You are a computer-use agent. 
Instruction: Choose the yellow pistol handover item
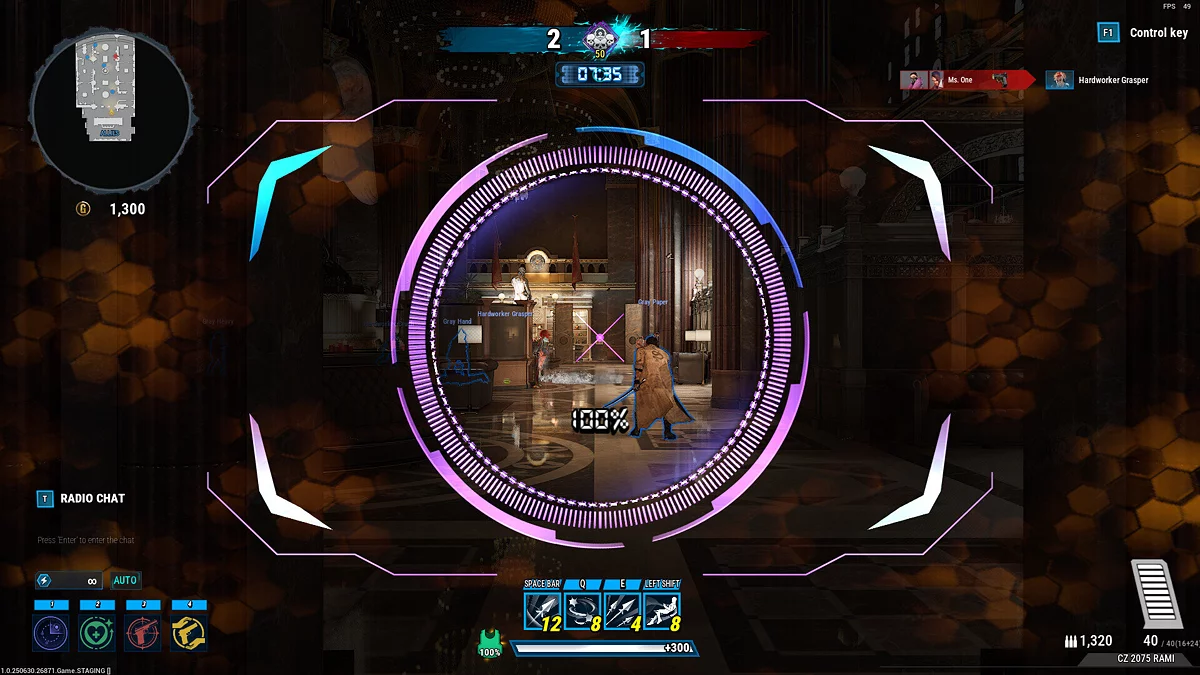[x=189, y=633]
